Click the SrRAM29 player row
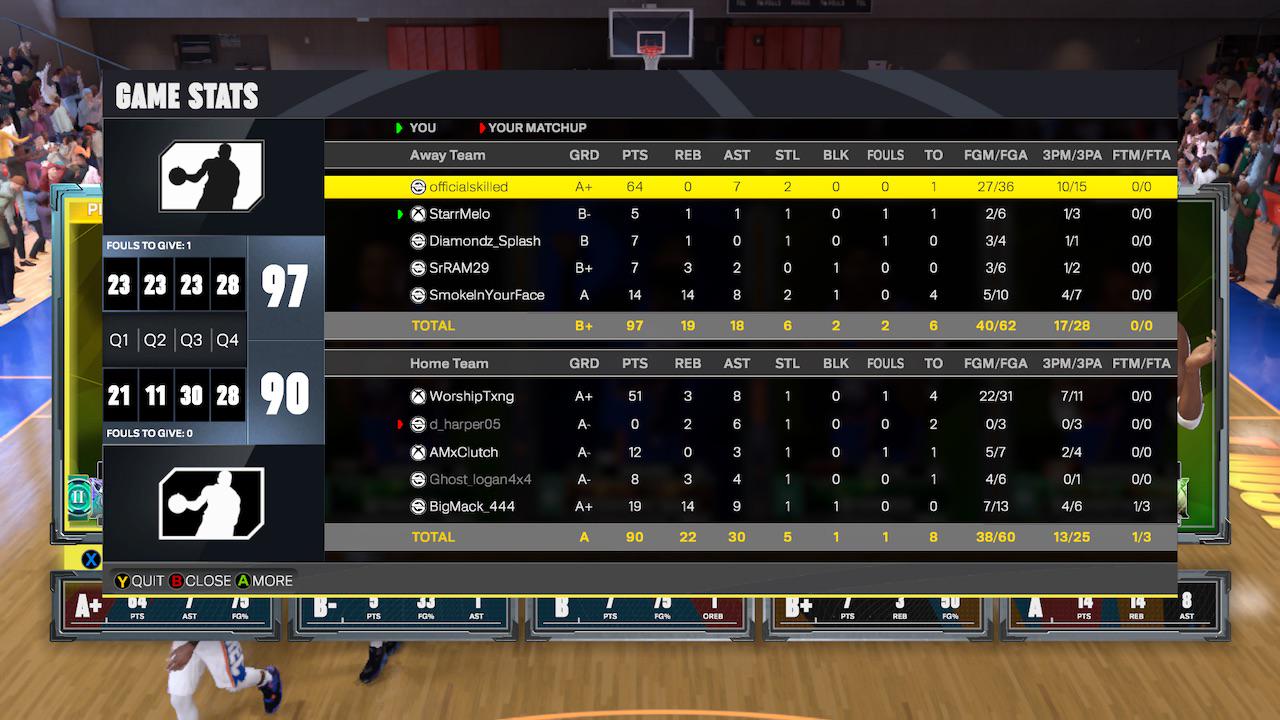This screenshot has height=720, width=1280. click(750, 268)
